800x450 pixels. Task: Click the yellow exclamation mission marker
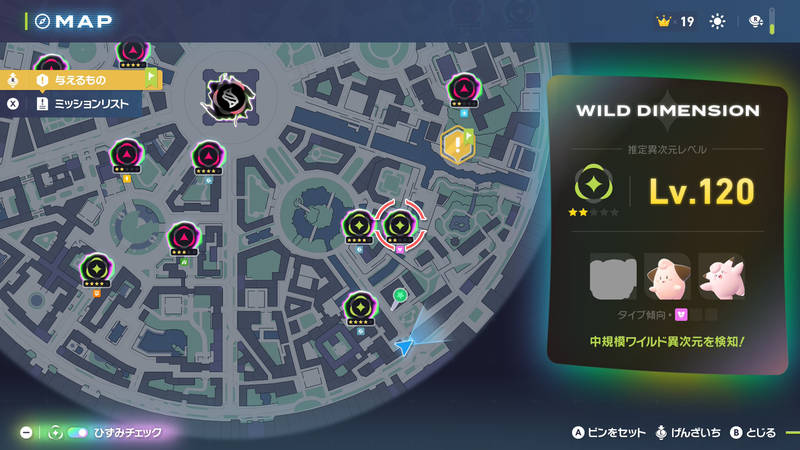(x=457, y=146)
